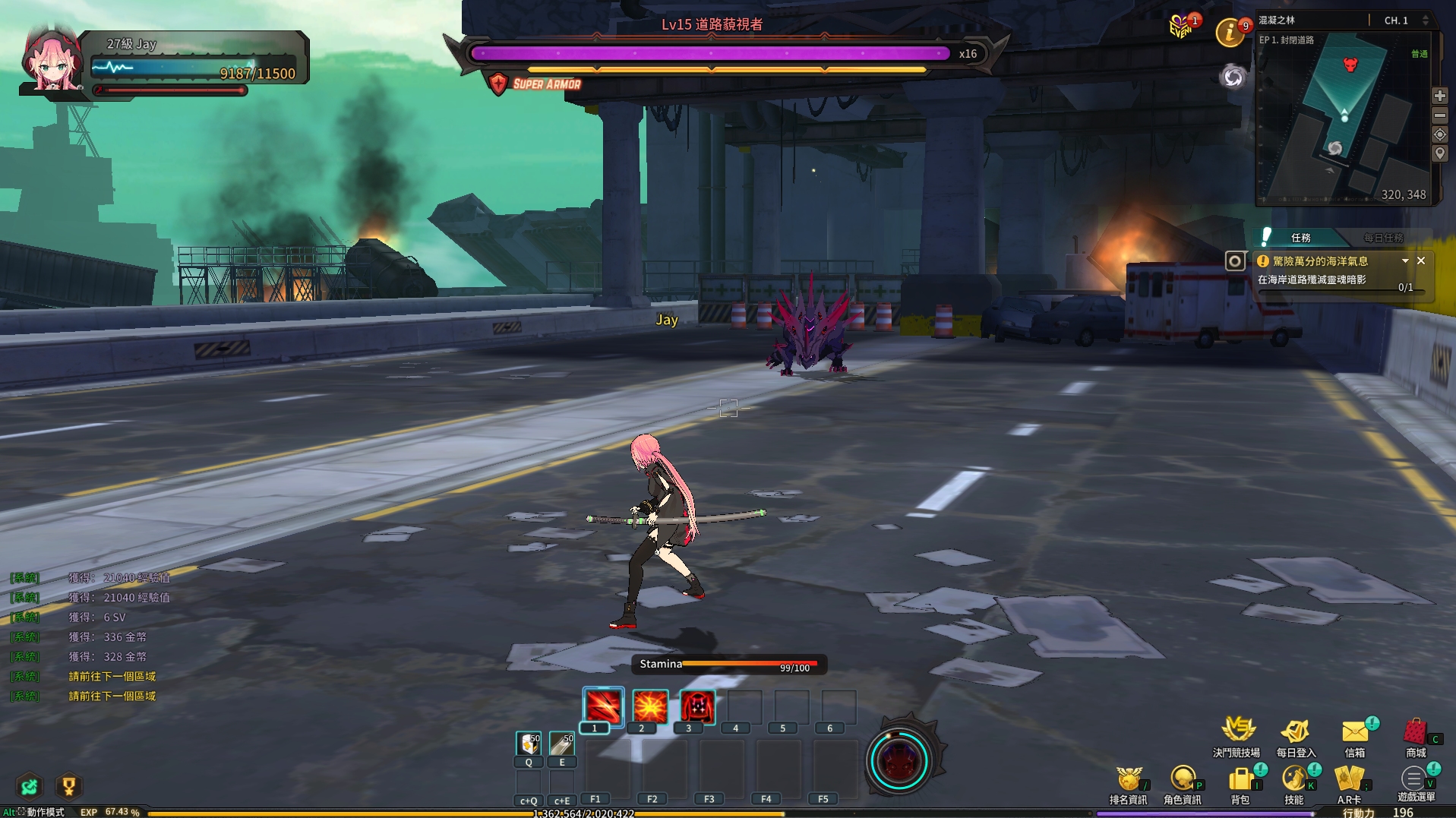Open 角色資訊 character info
The image size is (1456, 818).
[1182, 780]
